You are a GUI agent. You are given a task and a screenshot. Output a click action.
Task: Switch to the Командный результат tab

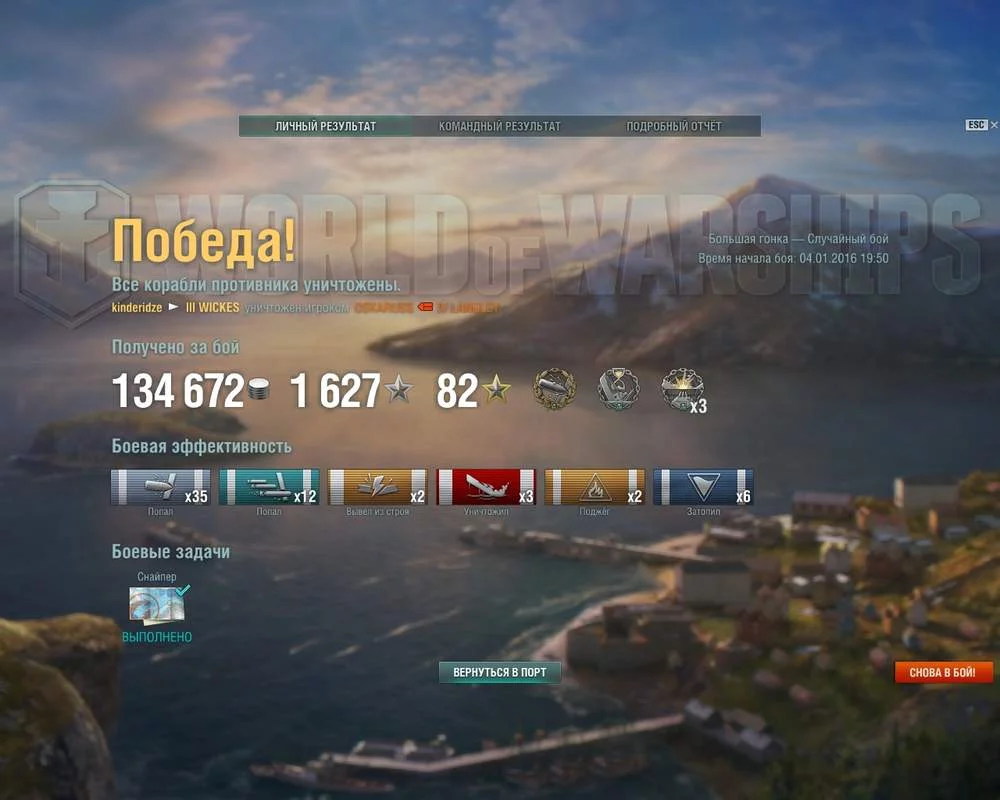[499, 127]
